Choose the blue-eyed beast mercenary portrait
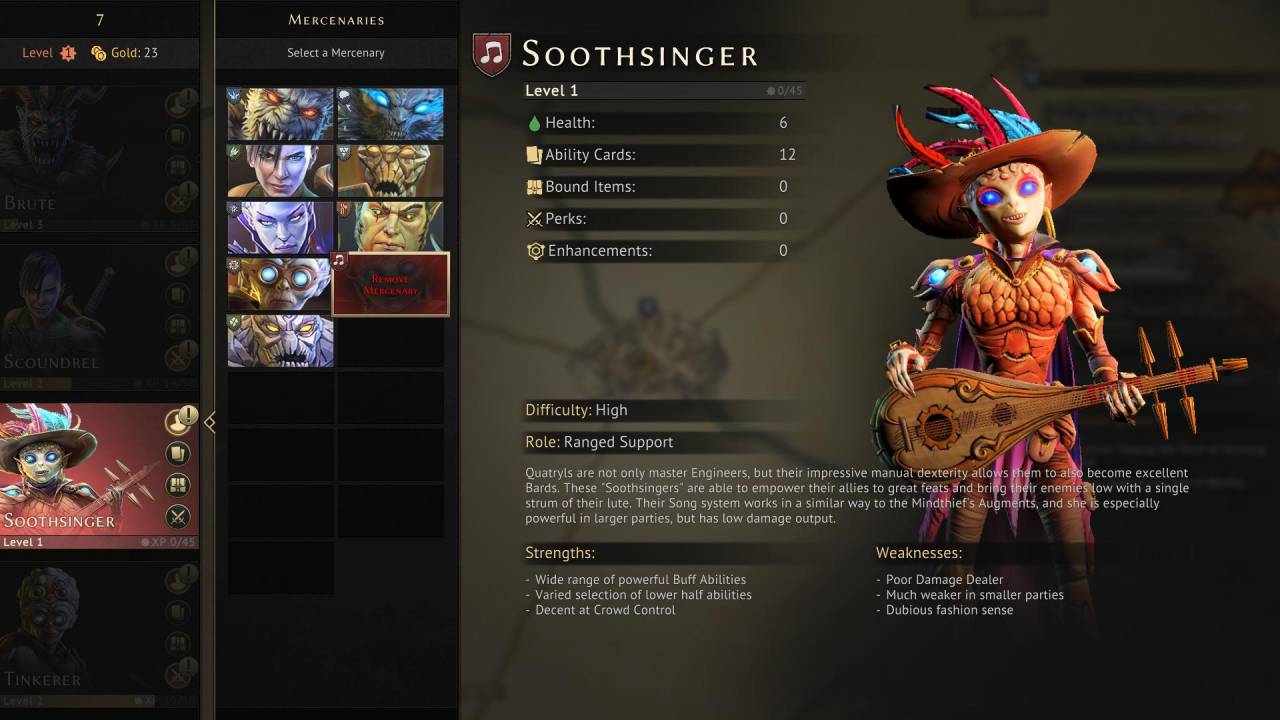The image size is (1280, 720). 390,114
